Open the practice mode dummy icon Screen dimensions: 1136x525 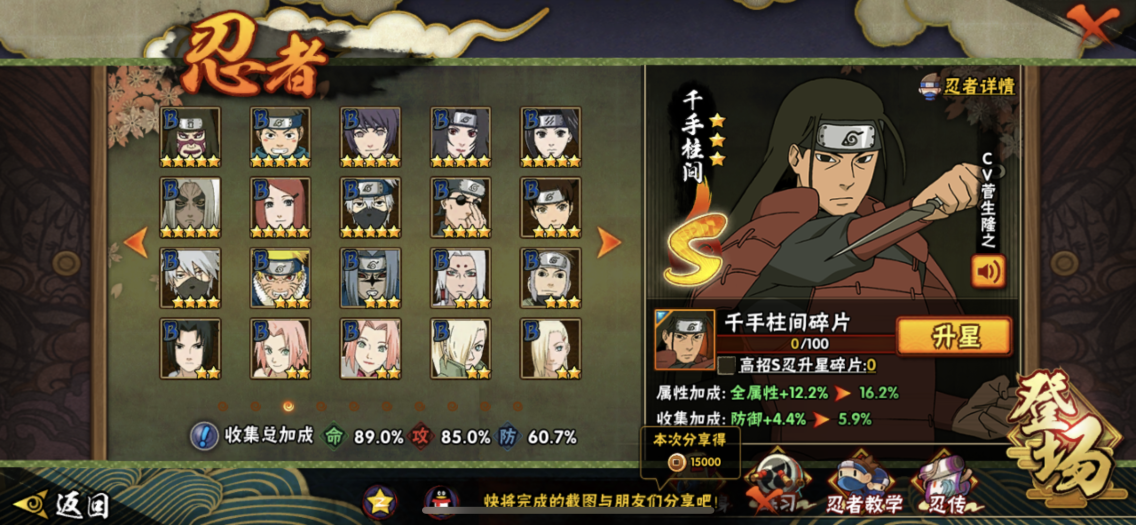(775, 480)
